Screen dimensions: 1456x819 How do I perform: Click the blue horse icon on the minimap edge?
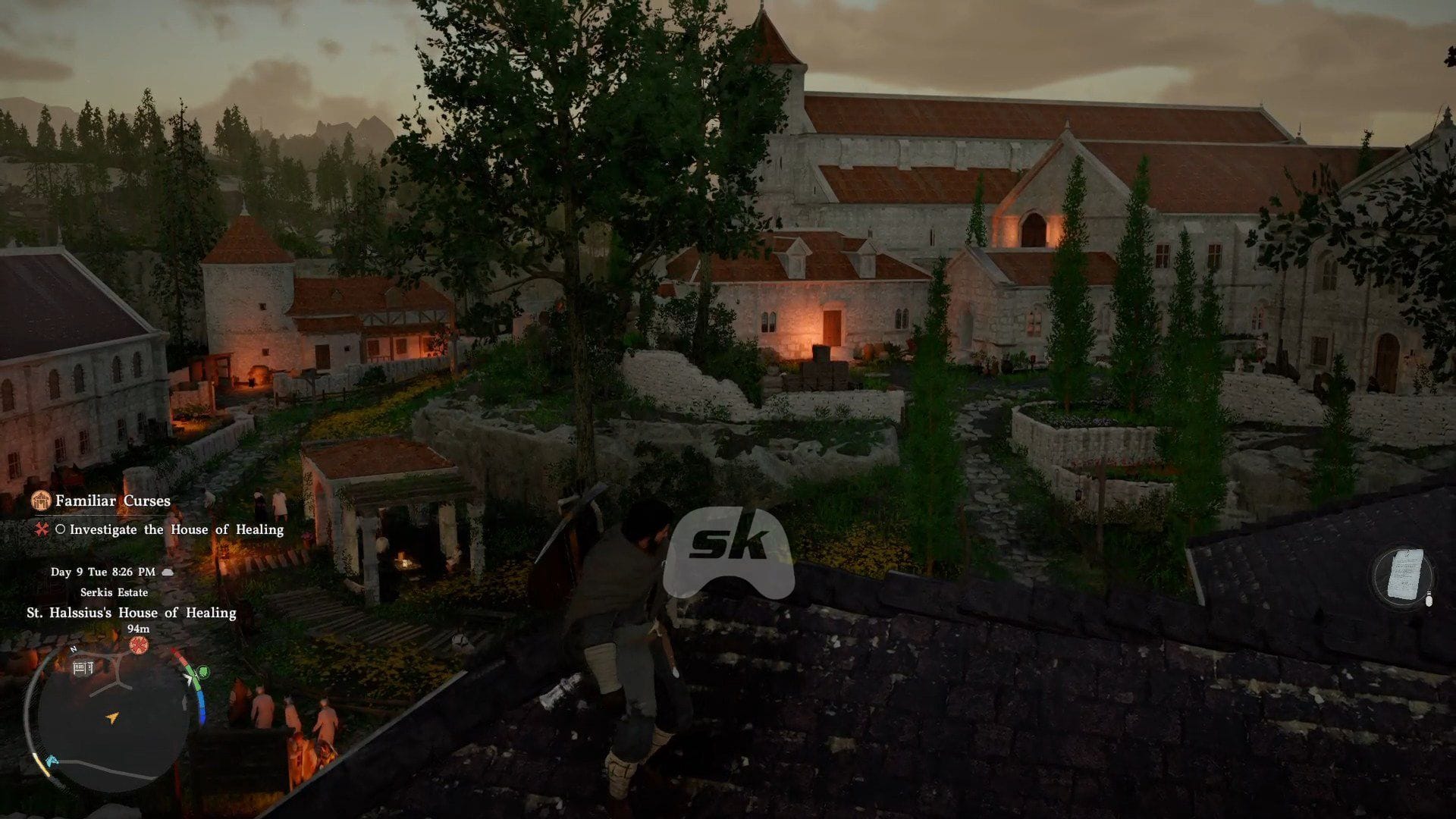52,761
